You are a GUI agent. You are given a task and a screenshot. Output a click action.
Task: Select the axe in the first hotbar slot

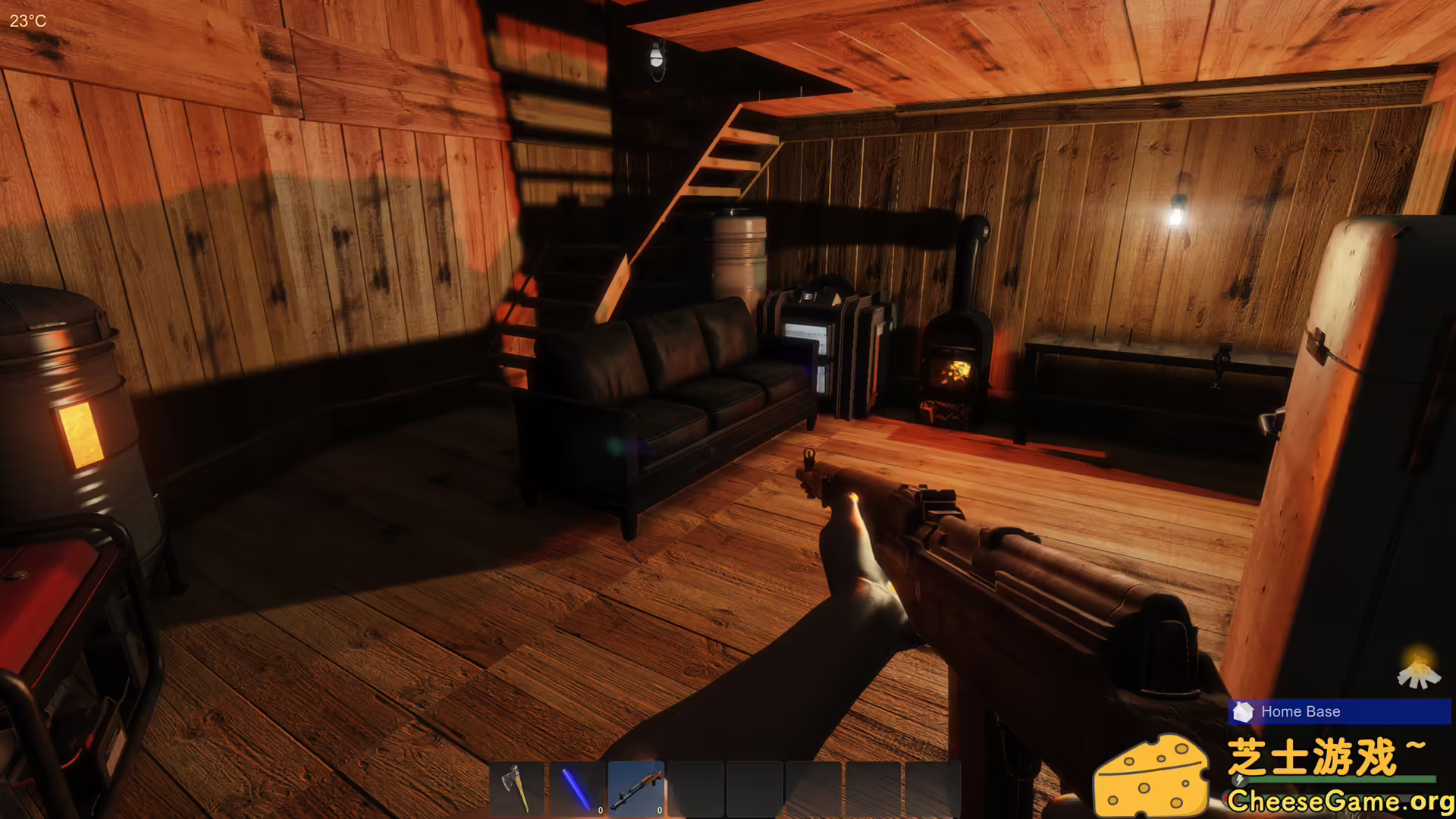[518, 789]
